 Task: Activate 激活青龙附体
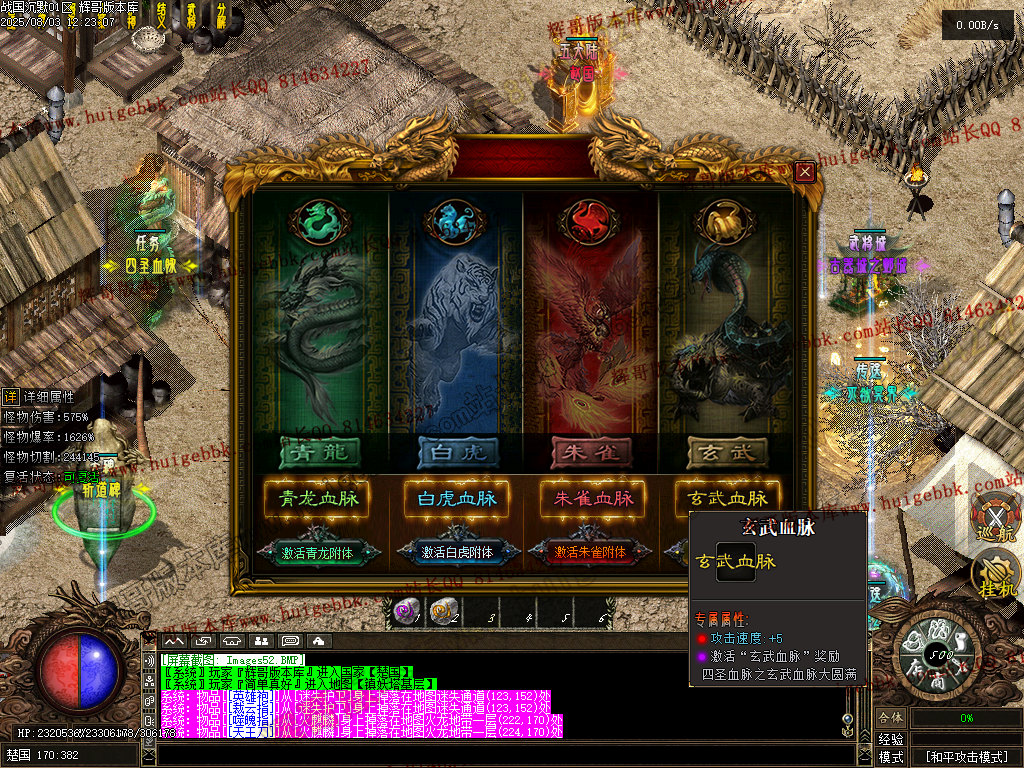(311, 552)
